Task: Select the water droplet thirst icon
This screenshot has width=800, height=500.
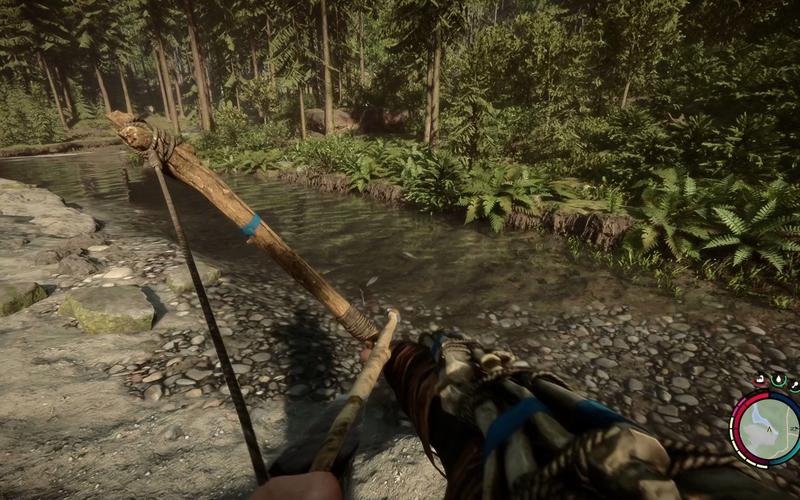Action: click(x=778, y=381)
